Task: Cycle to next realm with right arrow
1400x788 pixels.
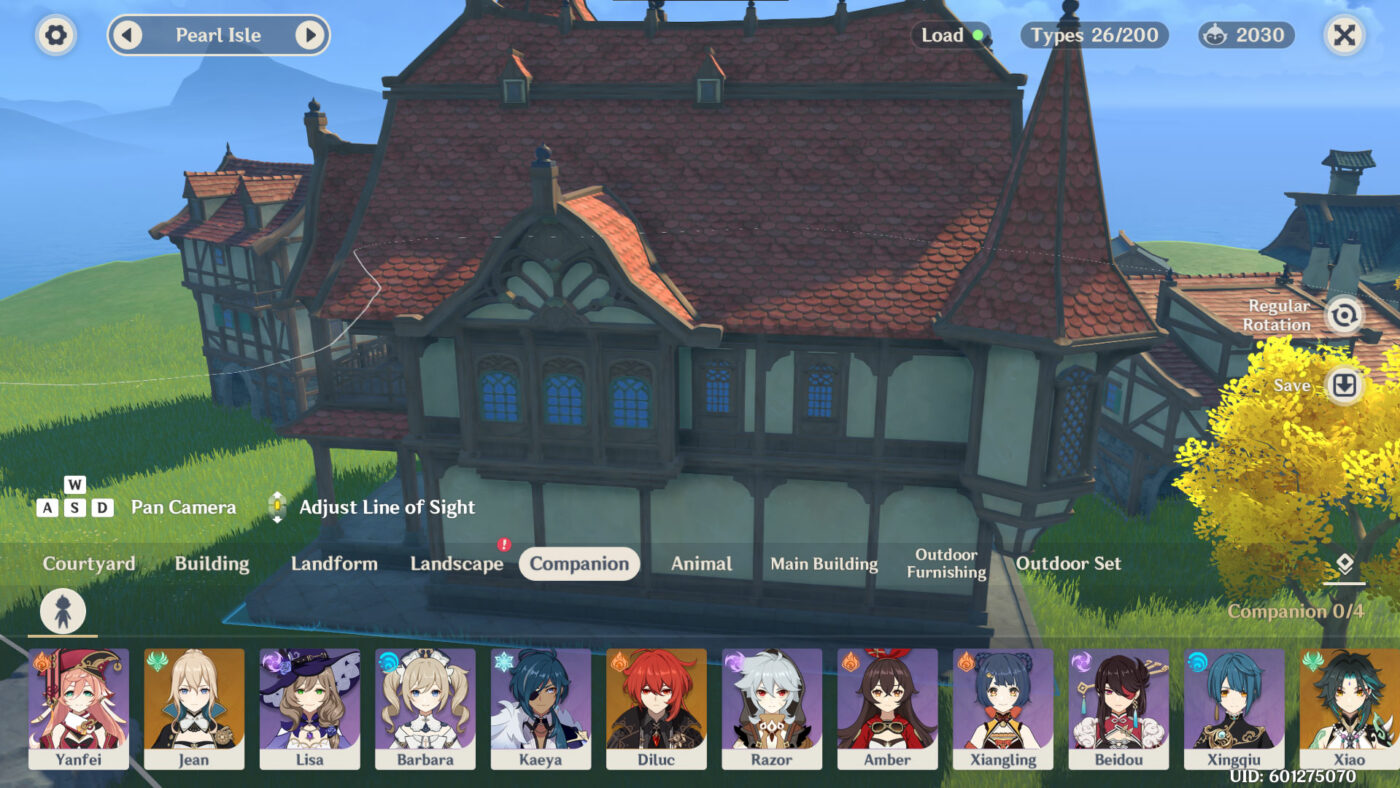Action: [312, 34]
